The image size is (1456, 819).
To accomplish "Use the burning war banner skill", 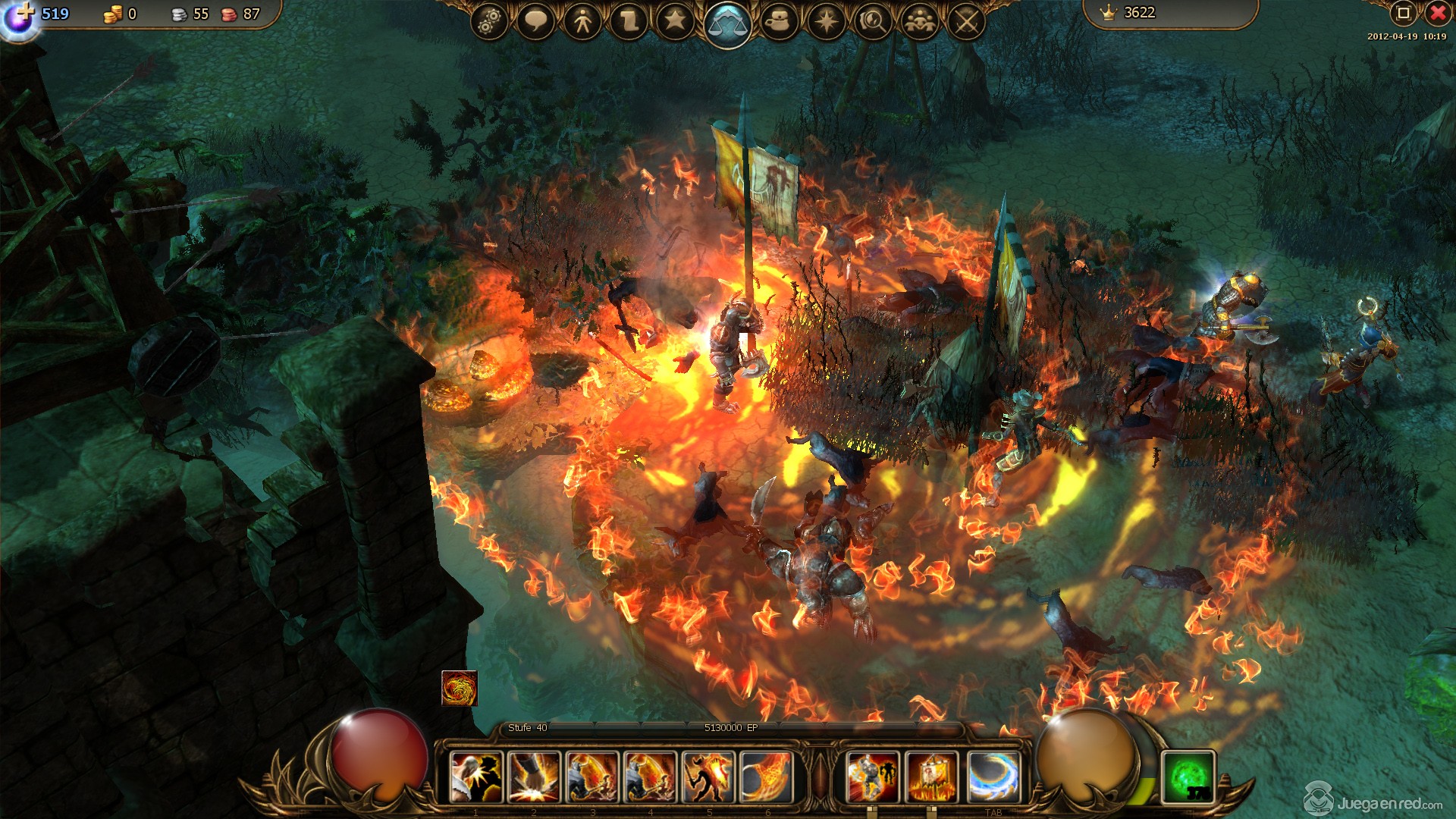I will point(931,777).
